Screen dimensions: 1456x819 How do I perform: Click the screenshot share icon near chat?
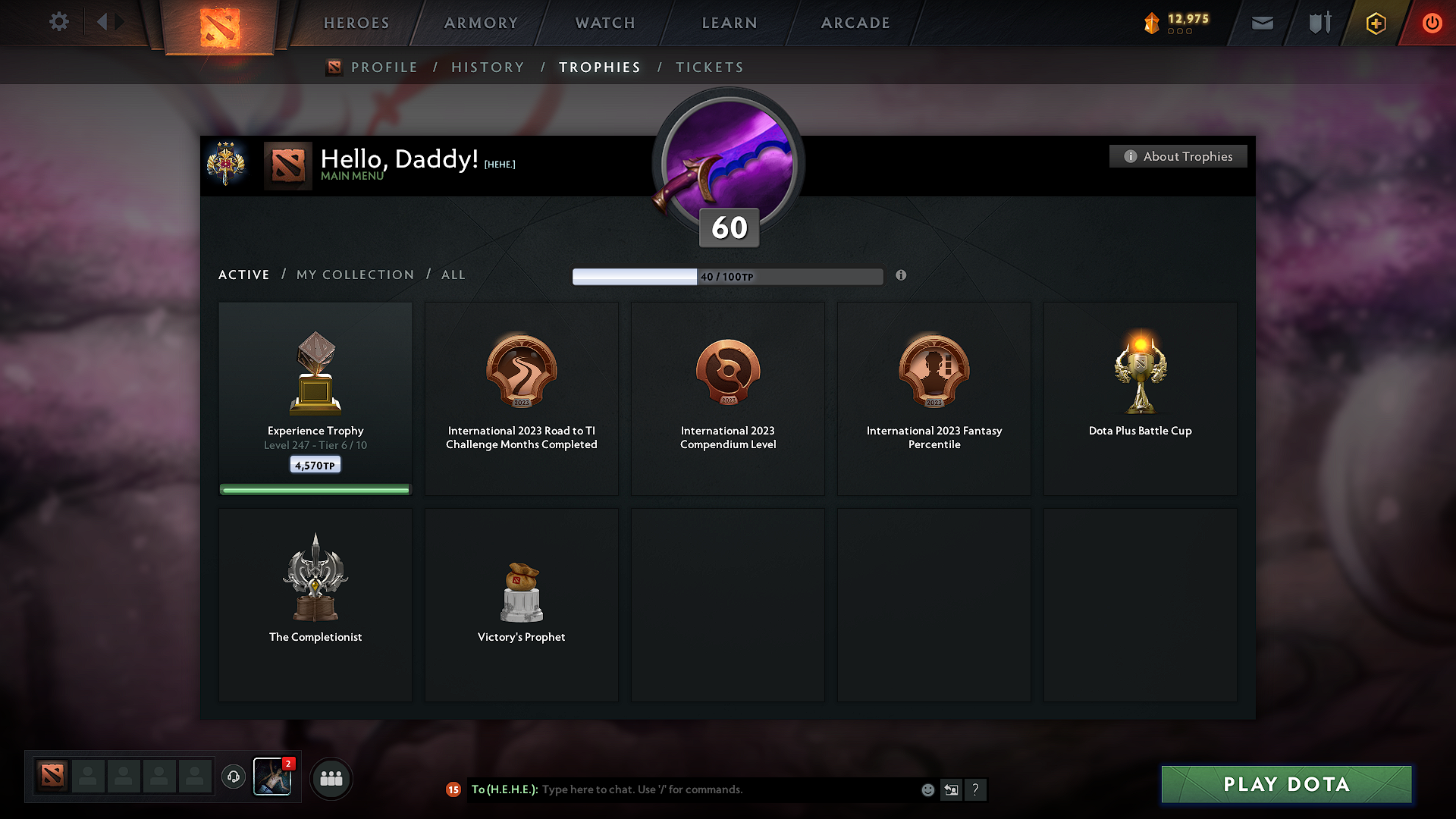952,789
